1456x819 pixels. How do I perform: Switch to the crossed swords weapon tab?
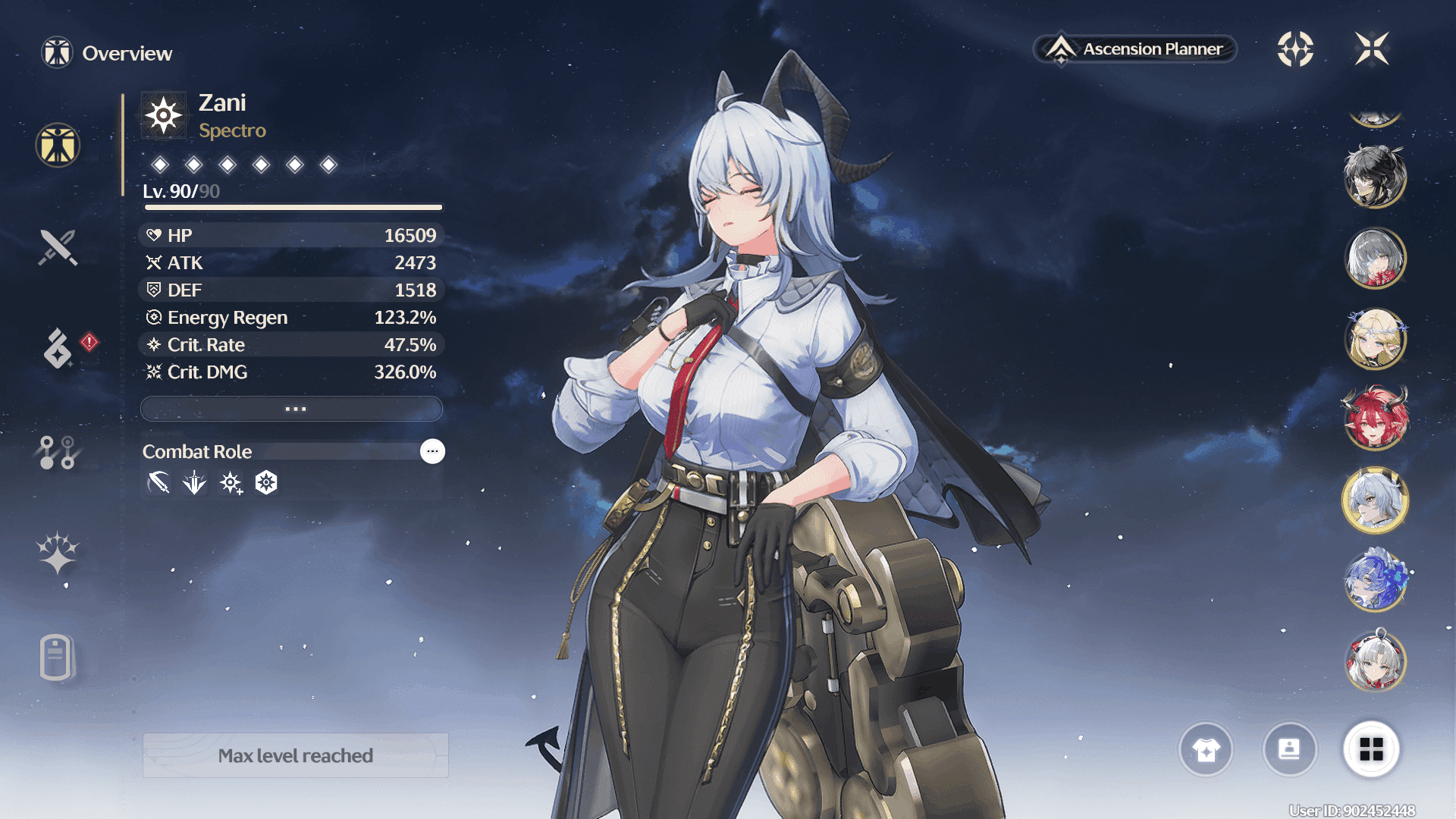click(x=58, y=247)
